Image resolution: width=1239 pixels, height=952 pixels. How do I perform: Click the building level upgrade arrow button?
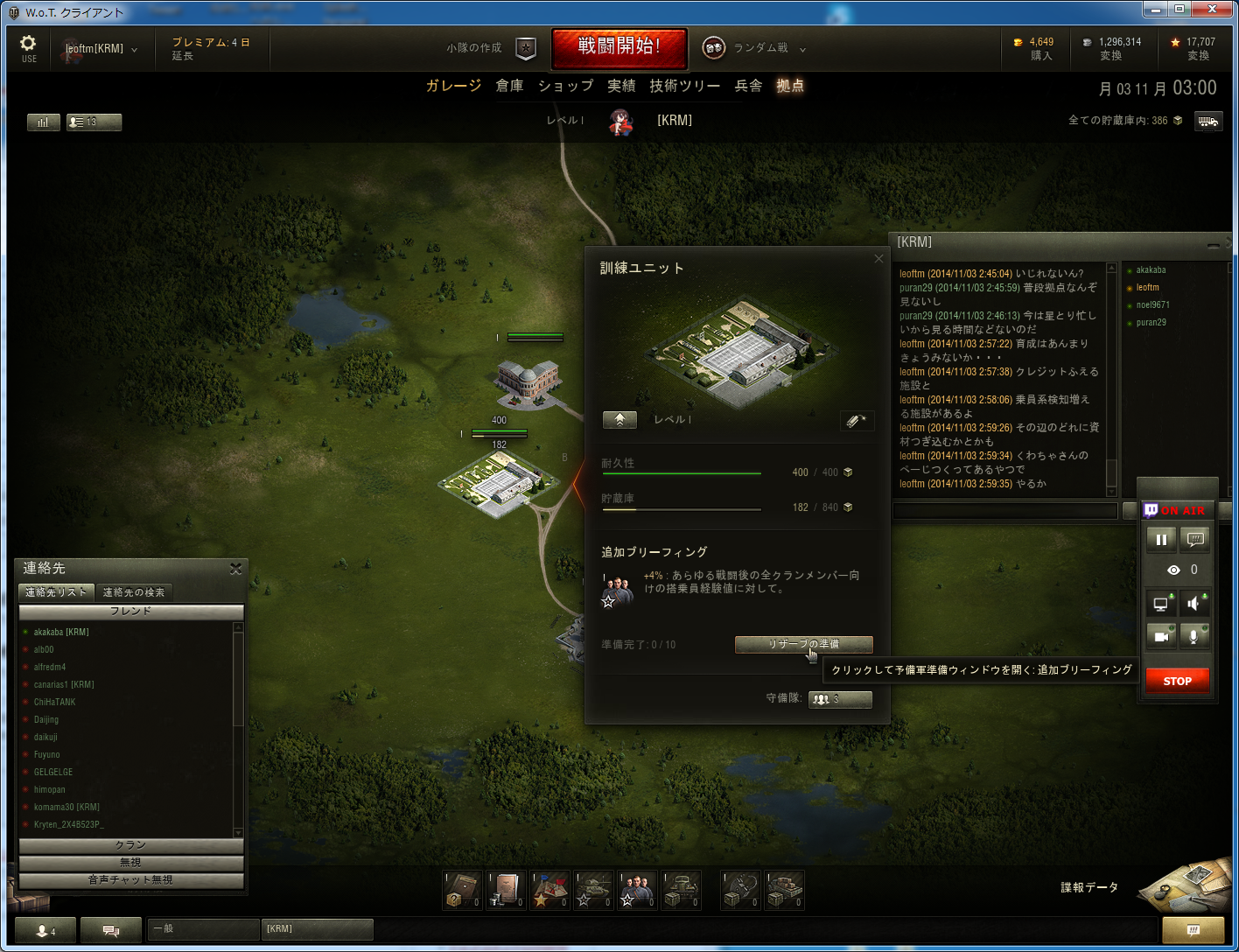619,420
